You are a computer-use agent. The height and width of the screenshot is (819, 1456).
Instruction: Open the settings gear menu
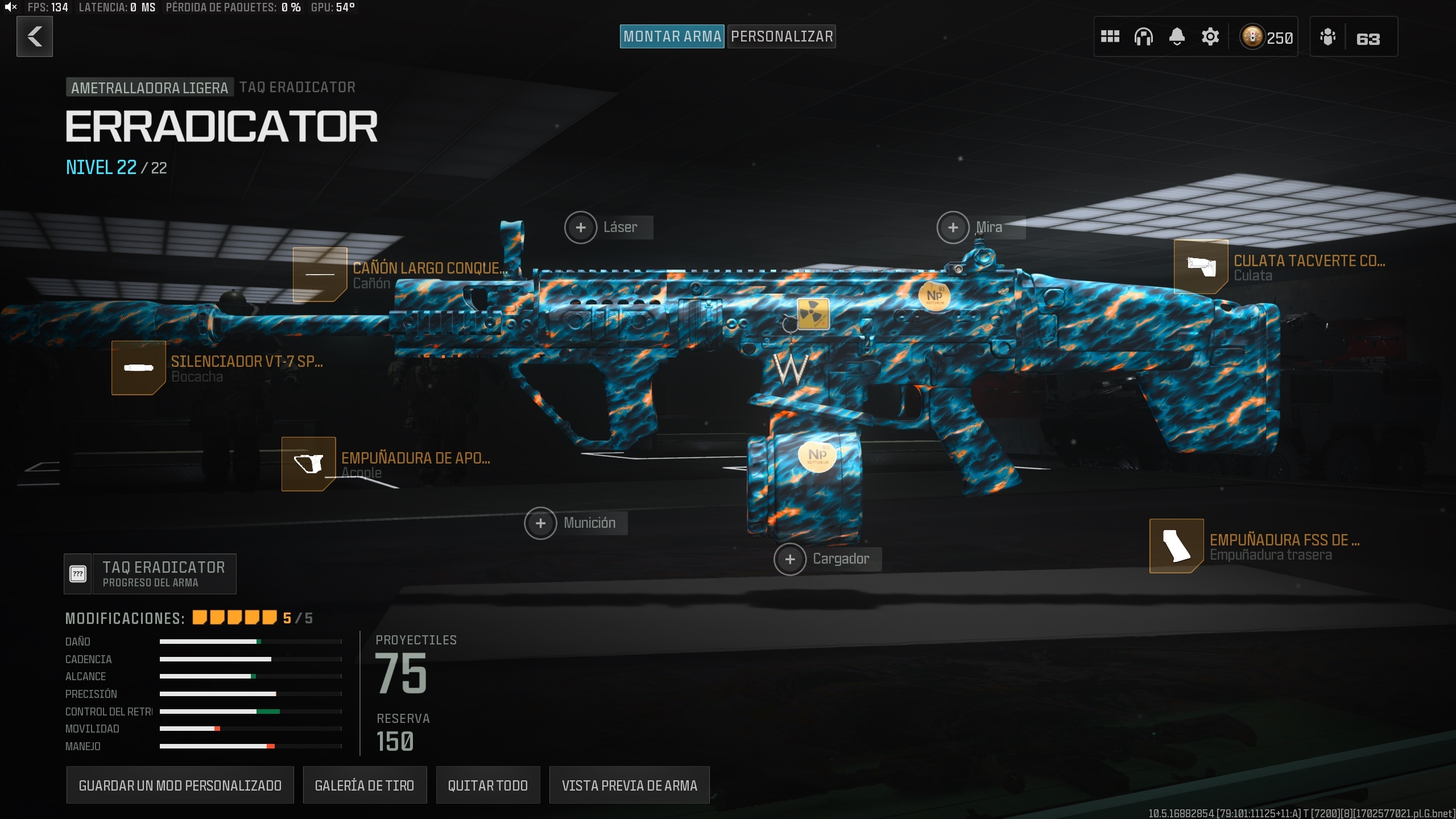pyautogui.click(x=1210, y=36)
